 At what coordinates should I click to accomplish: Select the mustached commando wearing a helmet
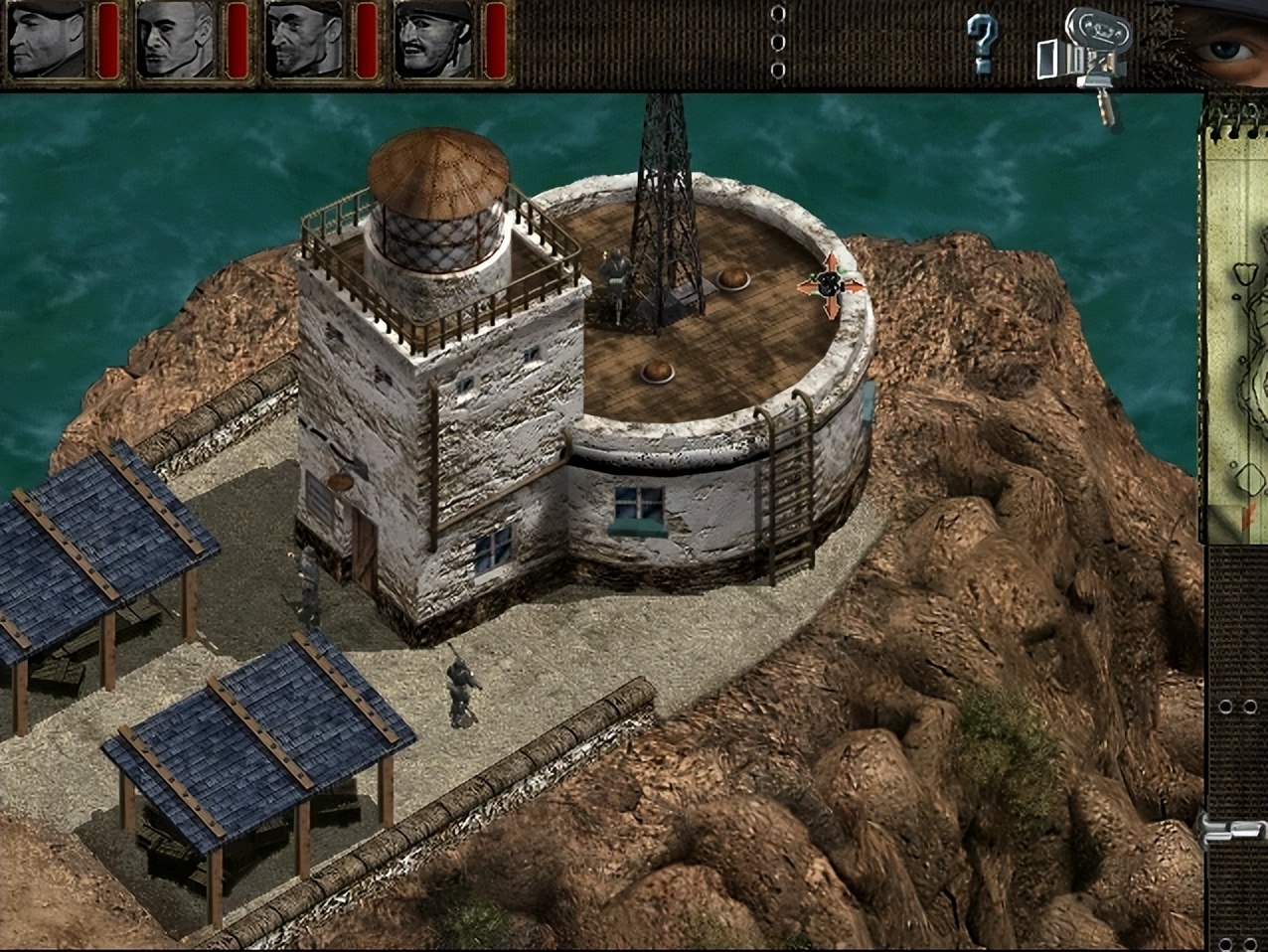point(433,40)
